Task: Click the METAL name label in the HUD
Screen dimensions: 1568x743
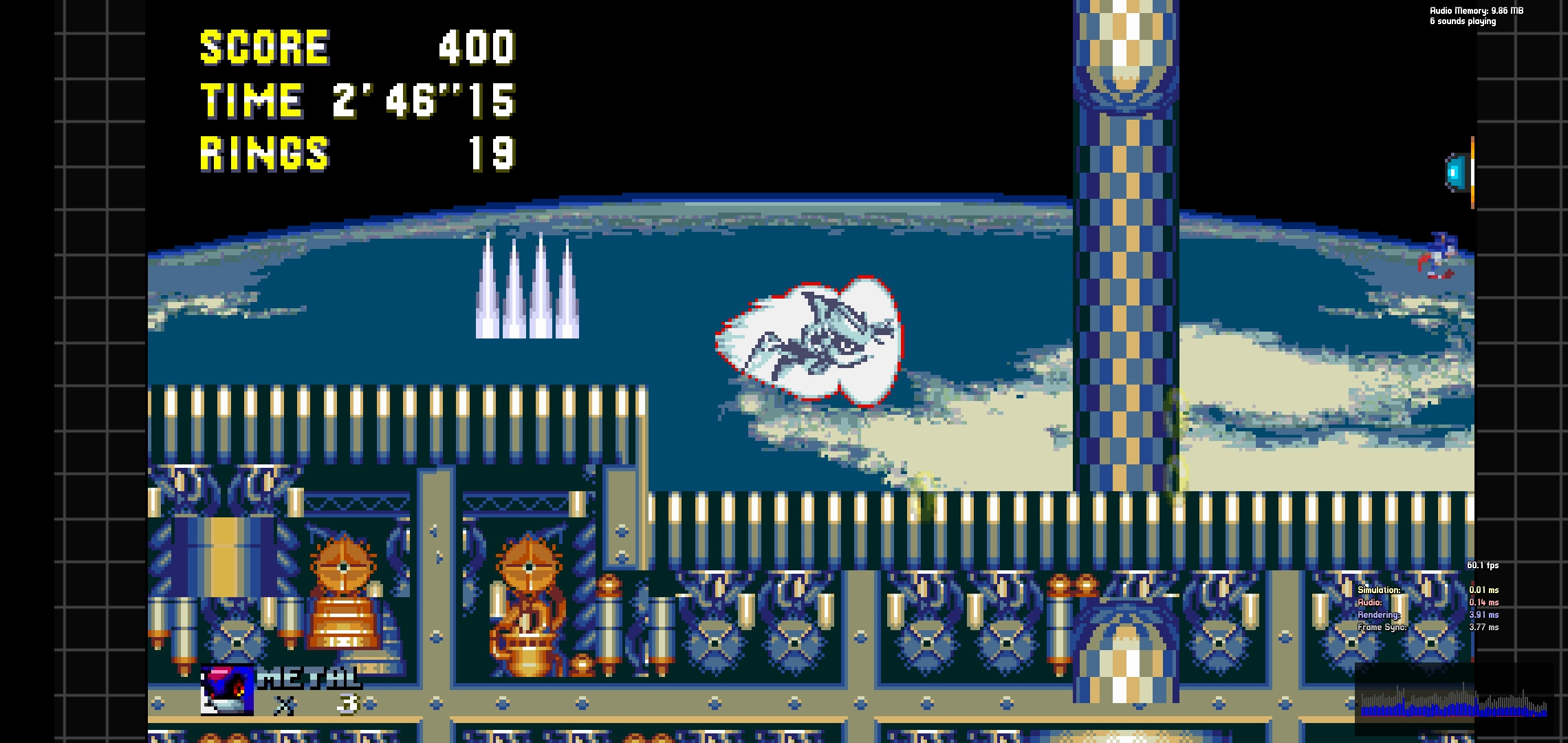Action: (x=309, y=677)
